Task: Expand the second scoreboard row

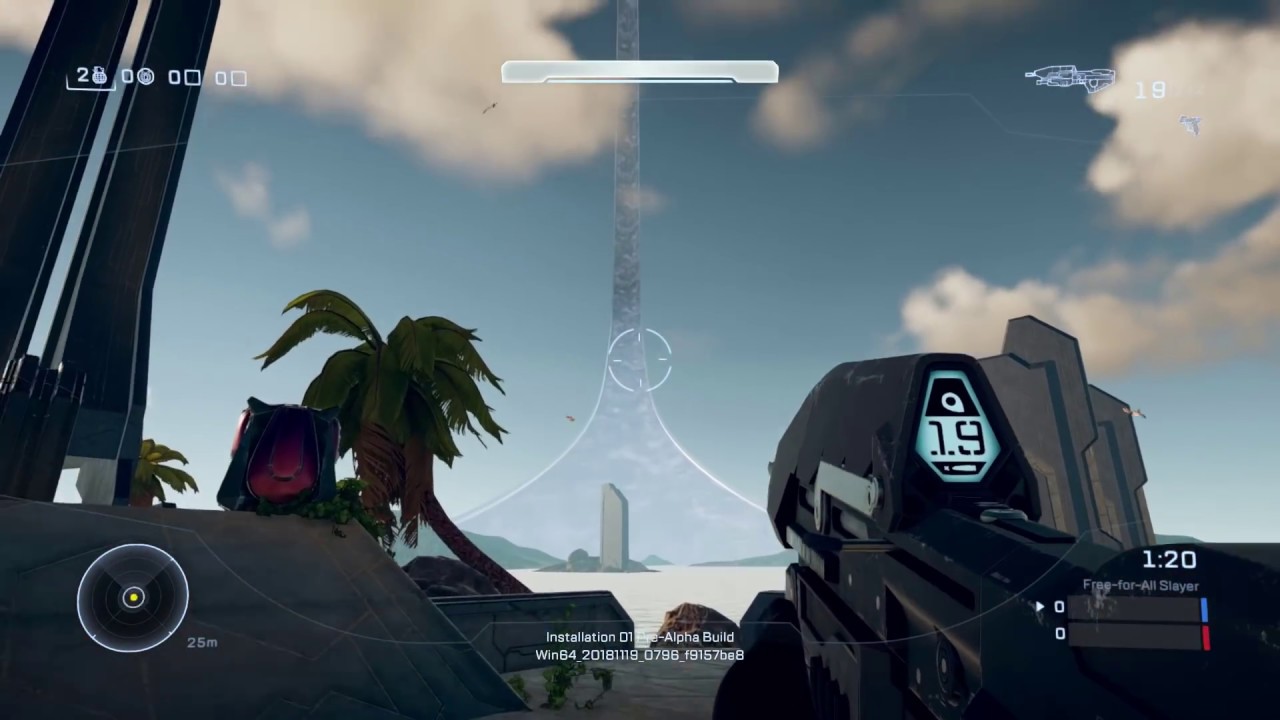Action: 1135,634
